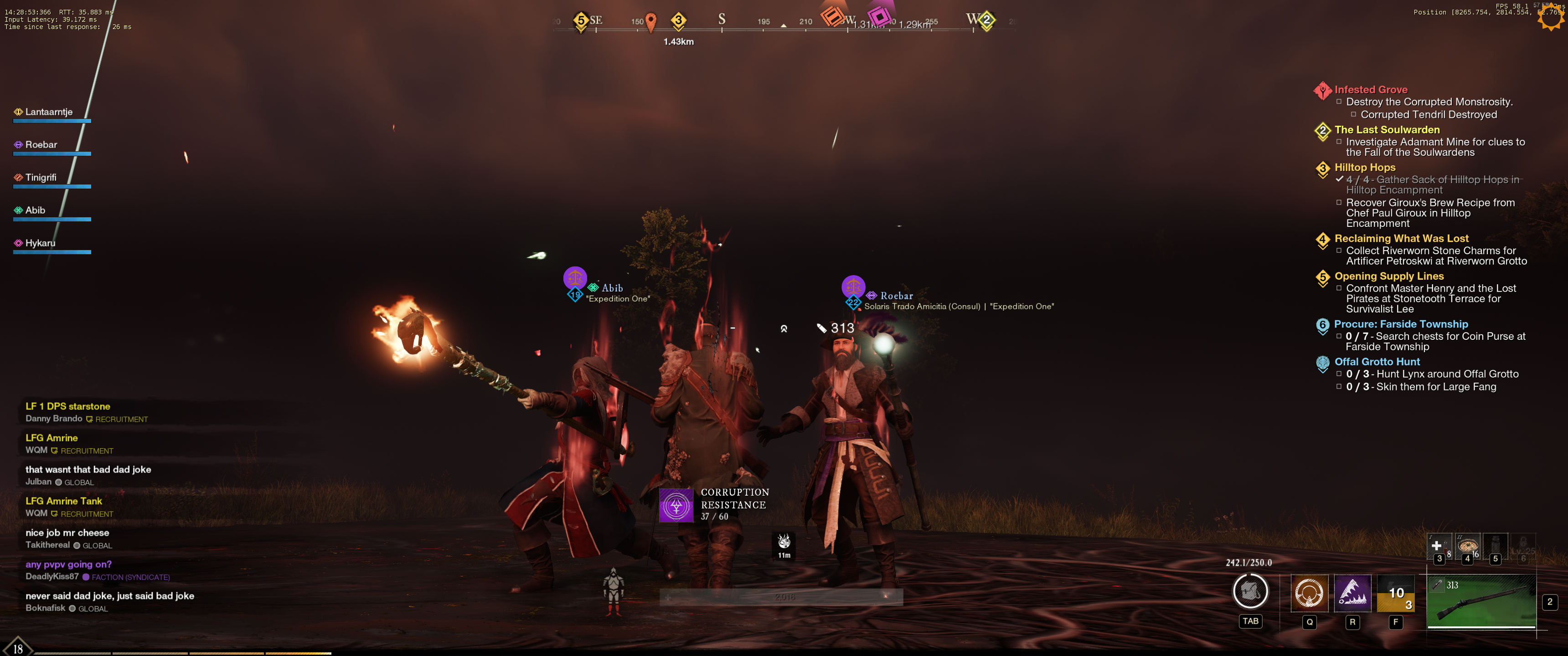Select party member Hykaru
This screenshot has width=1568, height=656.
click(x=40, y=243)
